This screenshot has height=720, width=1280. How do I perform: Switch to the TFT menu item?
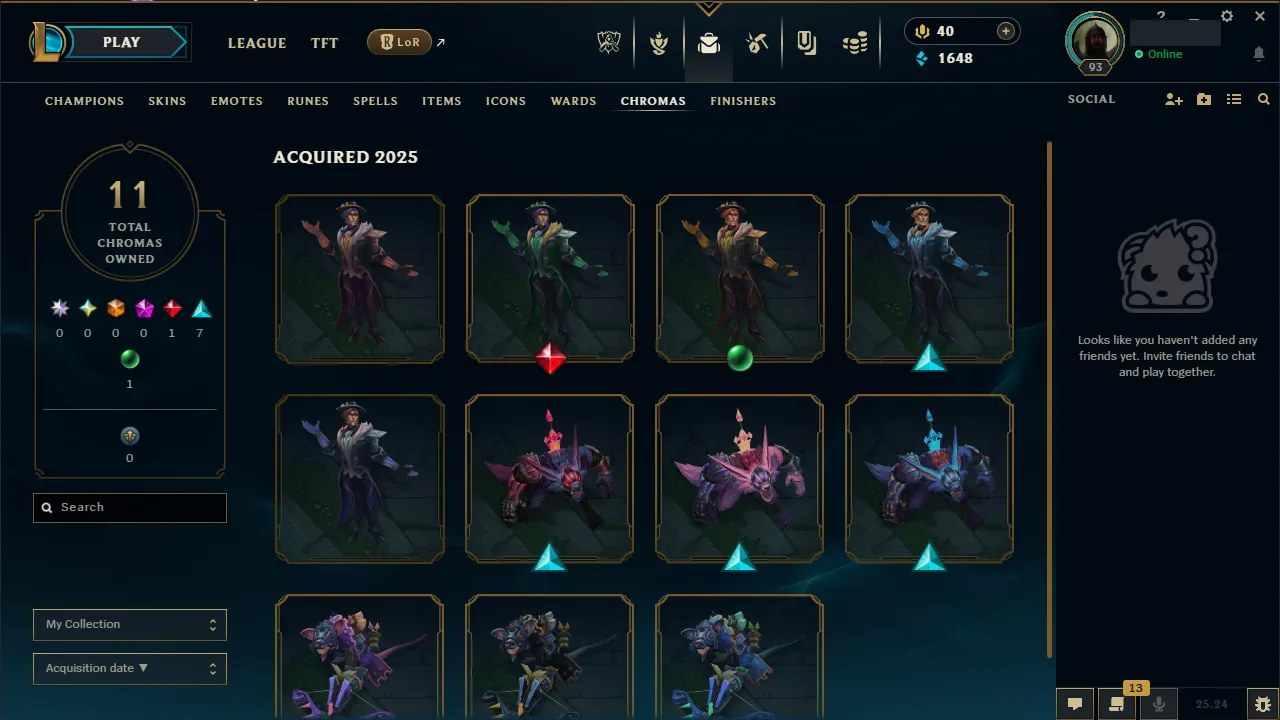(324, 43)
